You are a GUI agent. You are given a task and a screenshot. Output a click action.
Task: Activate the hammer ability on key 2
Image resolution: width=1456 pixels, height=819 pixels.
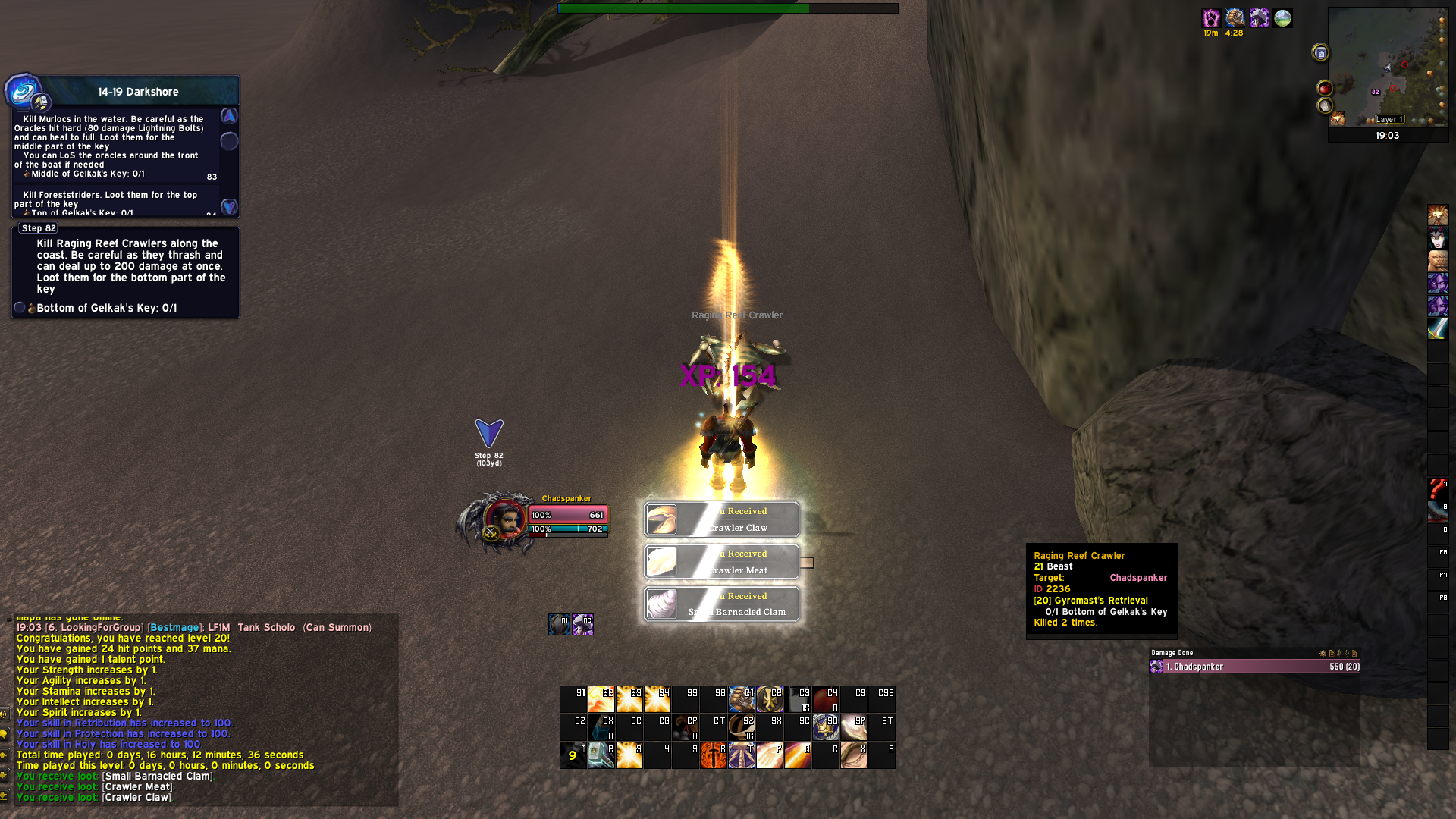click(601, 755)
